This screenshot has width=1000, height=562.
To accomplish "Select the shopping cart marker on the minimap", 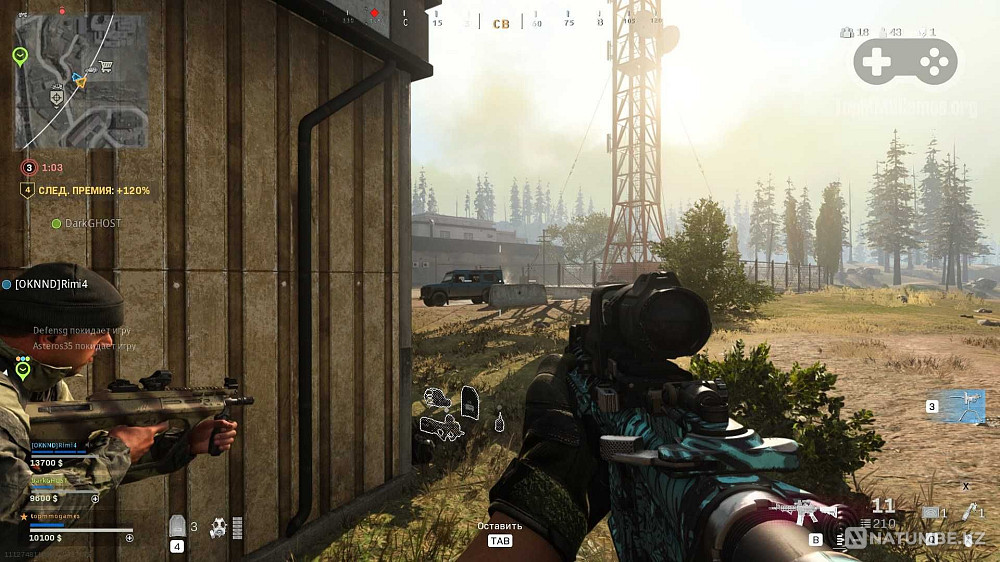I will [x=105, y=67].
